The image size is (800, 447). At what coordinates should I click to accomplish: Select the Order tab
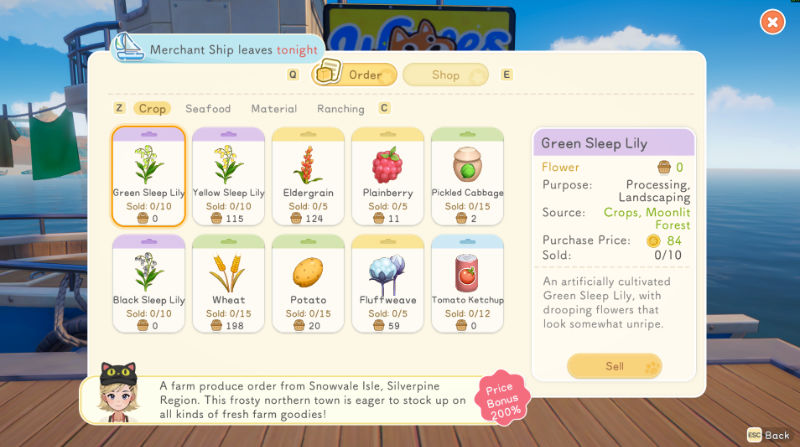(x=356, y=75)
